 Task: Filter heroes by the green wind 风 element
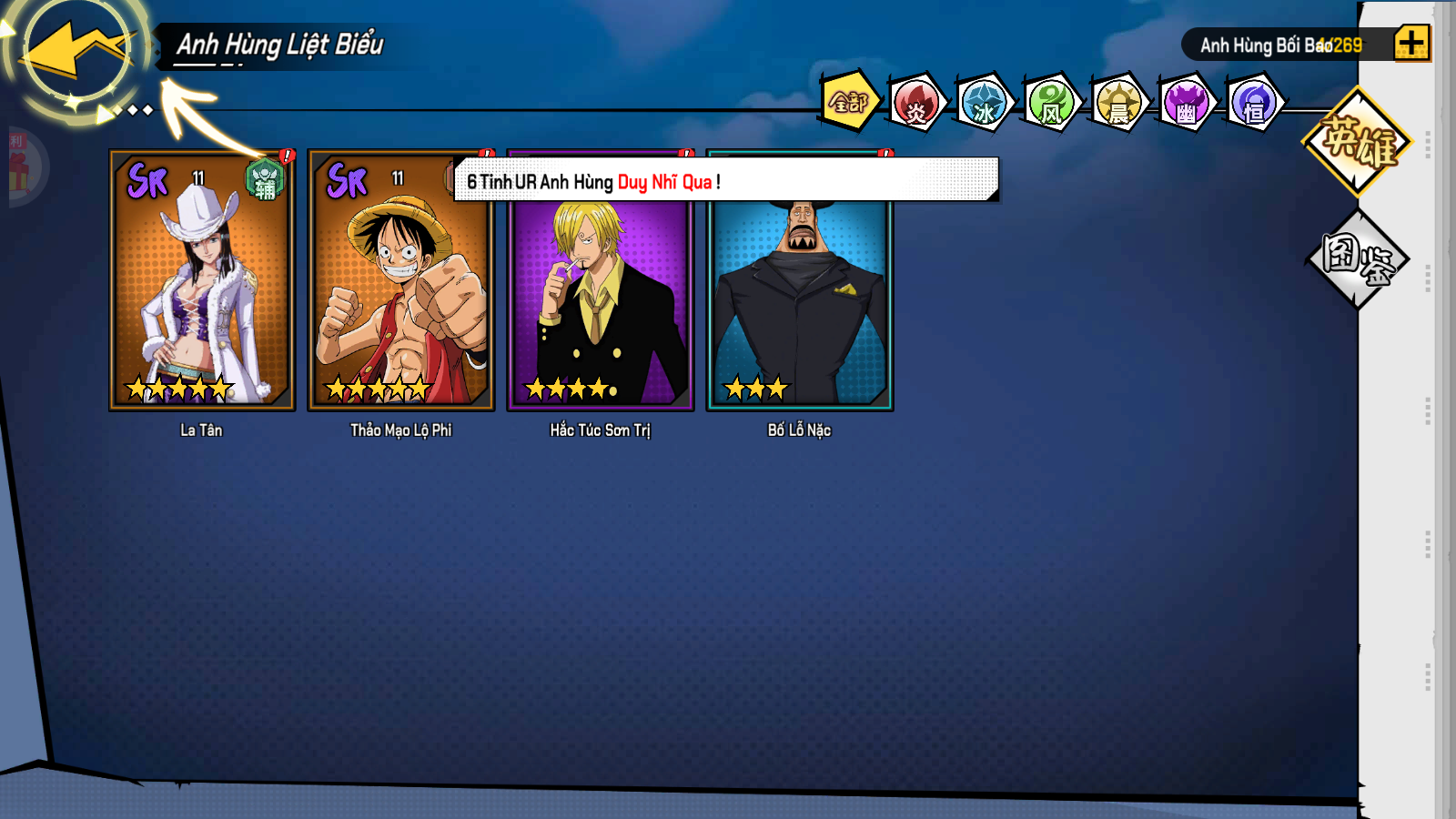(1051, 103)
